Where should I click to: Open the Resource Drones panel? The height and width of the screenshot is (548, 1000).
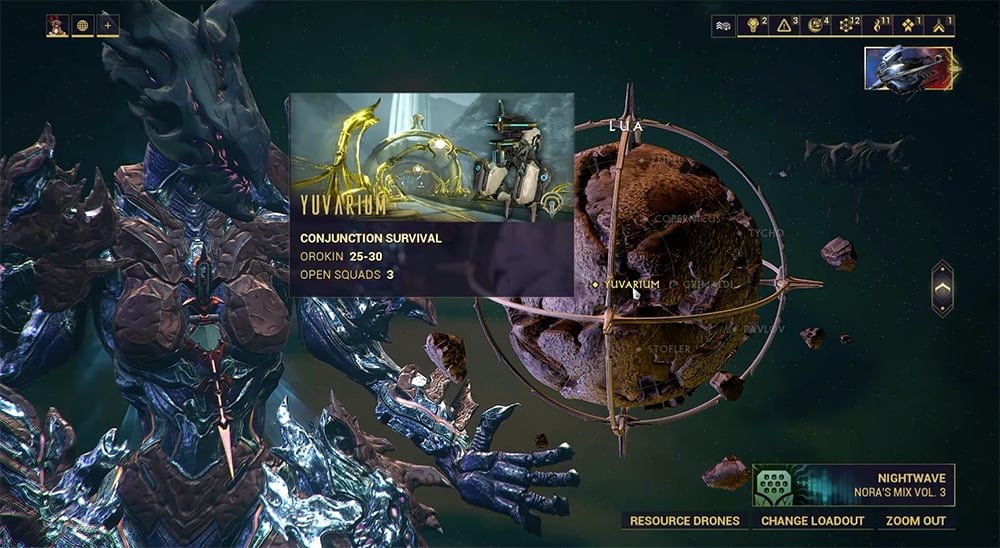685,520
